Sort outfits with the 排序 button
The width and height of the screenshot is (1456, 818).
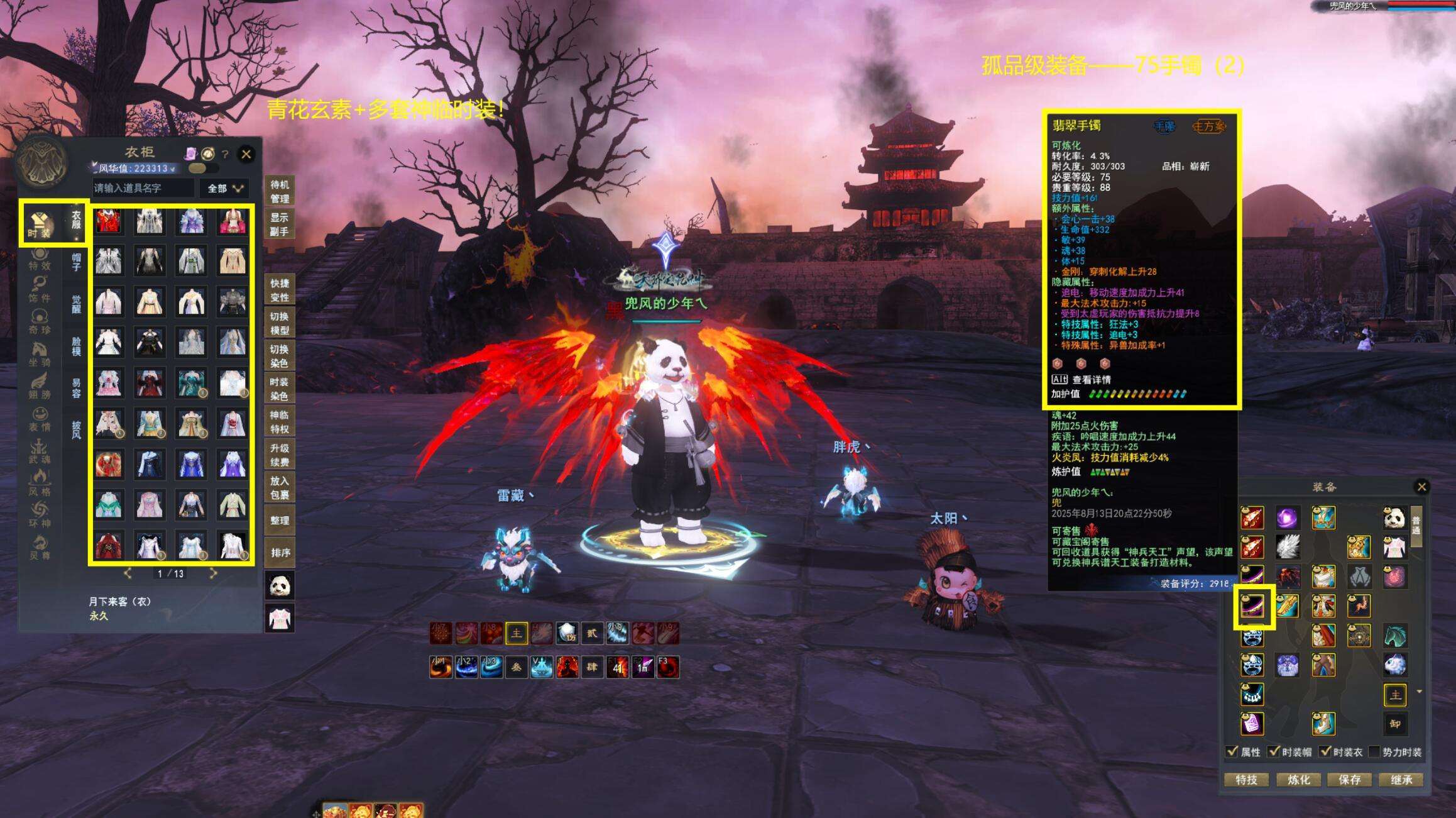tap(280, 553)
